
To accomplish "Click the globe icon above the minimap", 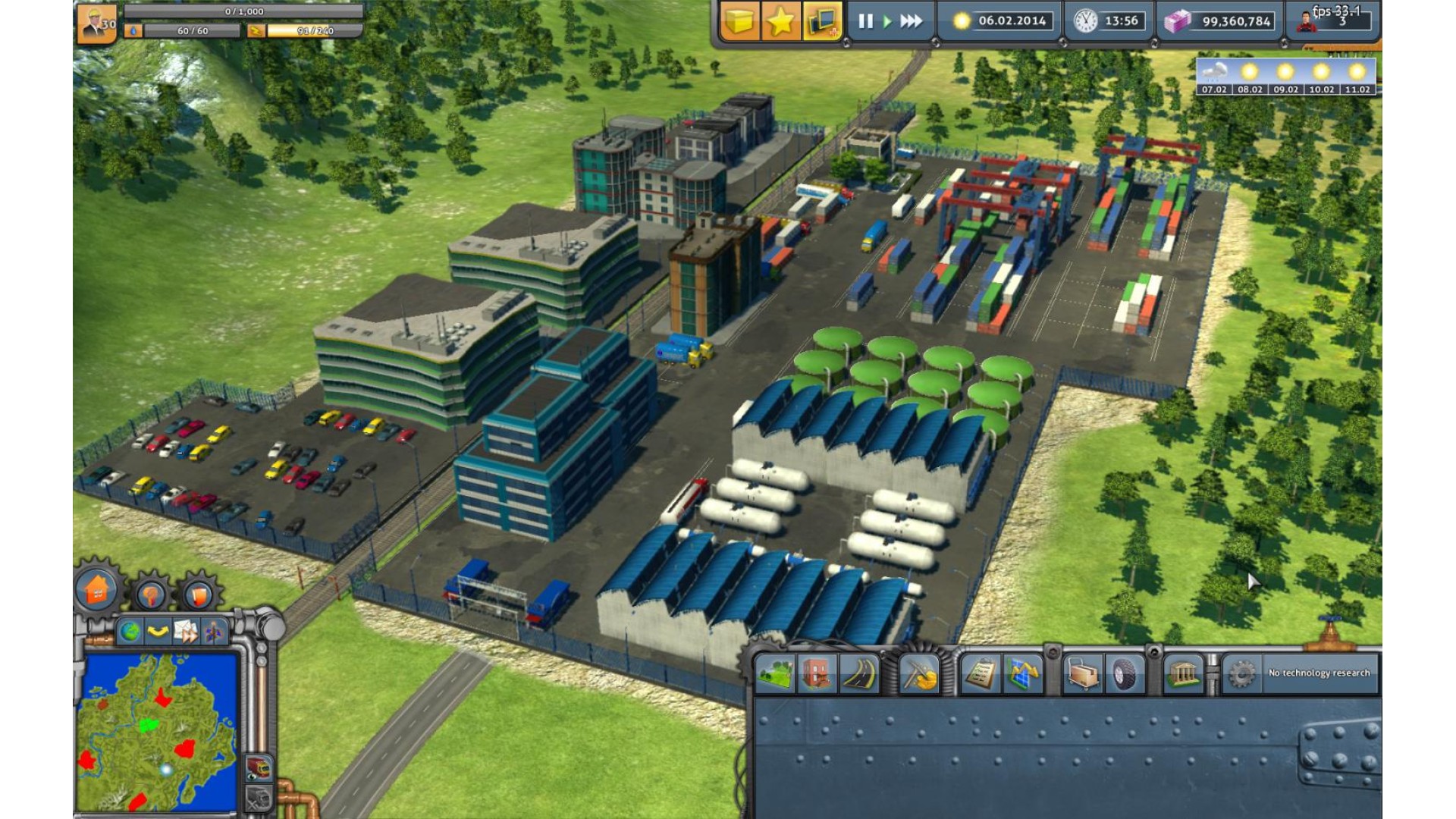I will tap(130, 631).
